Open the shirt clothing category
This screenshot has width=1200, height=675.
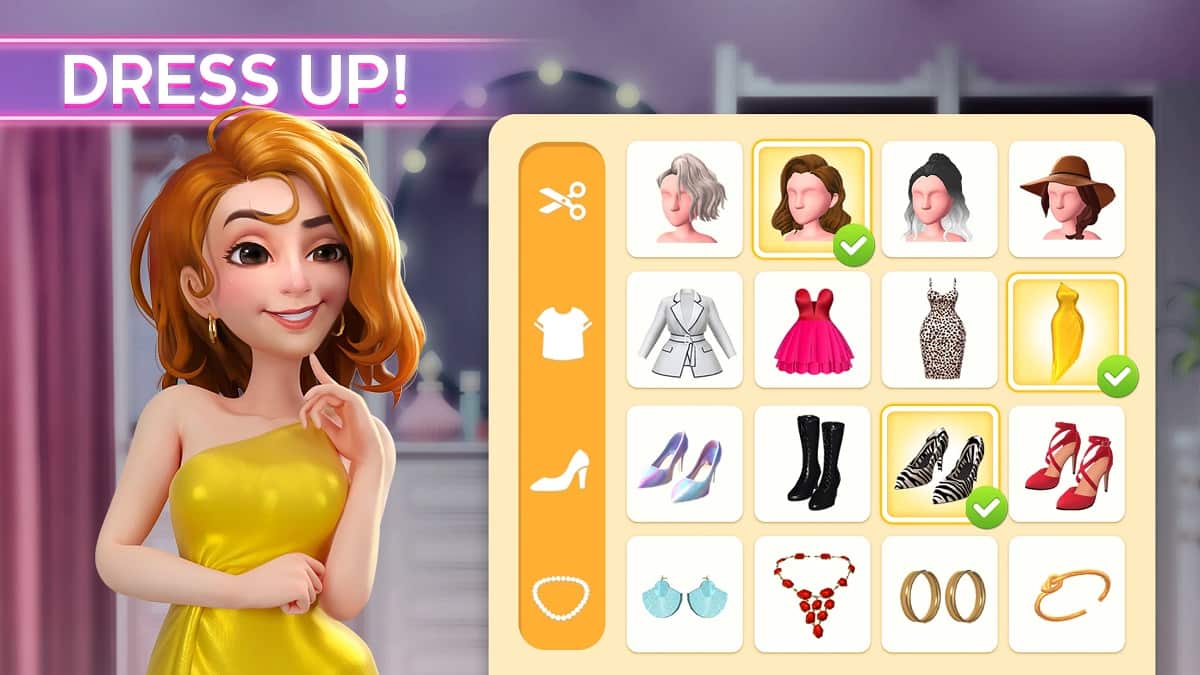[562, 329]
